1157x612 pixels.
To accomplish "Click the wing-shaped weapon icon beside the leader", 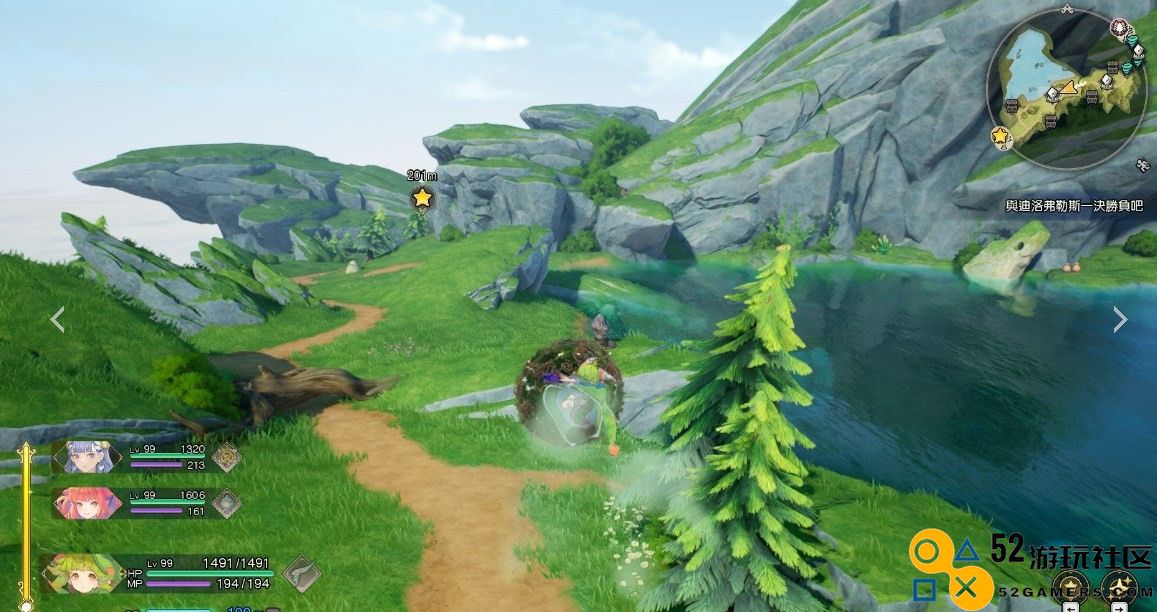I will click(x=301, y=573).
